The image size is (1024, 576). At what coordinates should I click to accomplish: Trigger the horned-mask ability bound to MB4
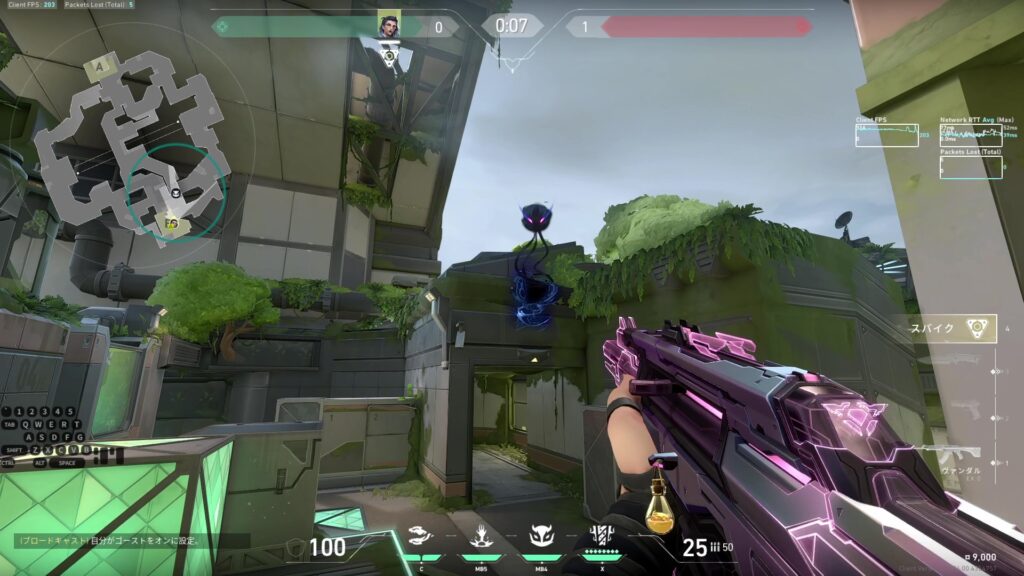(x=541, y=539)
